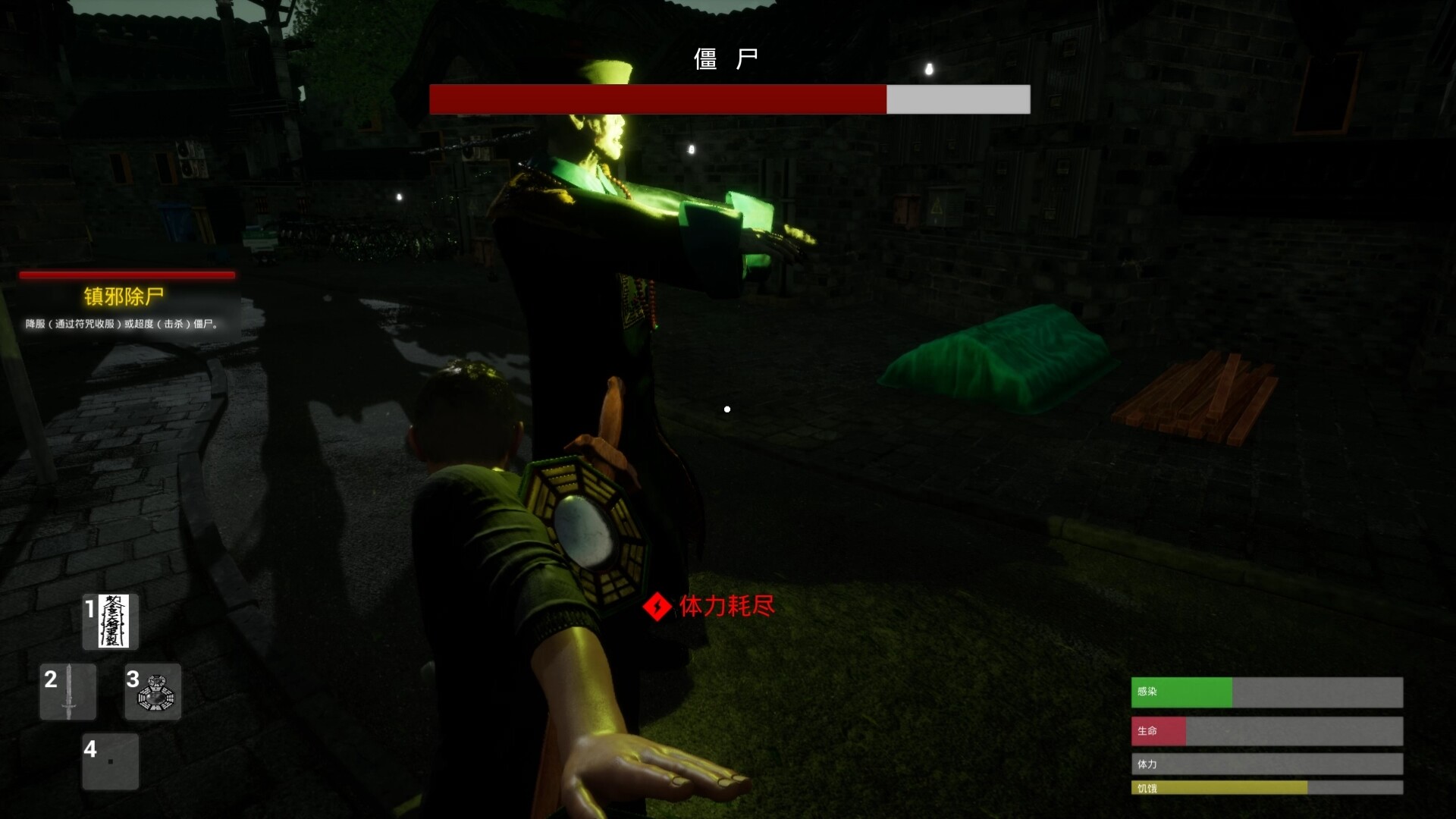Viewport: 1456px width, 819px height.
Task: Click the red 生命 health bar
Action: click(1160, 730)
